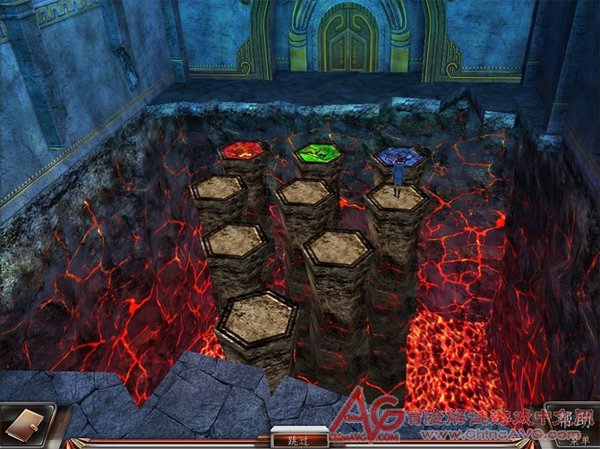Open the 帮助 help button

(x=566, y=421)
